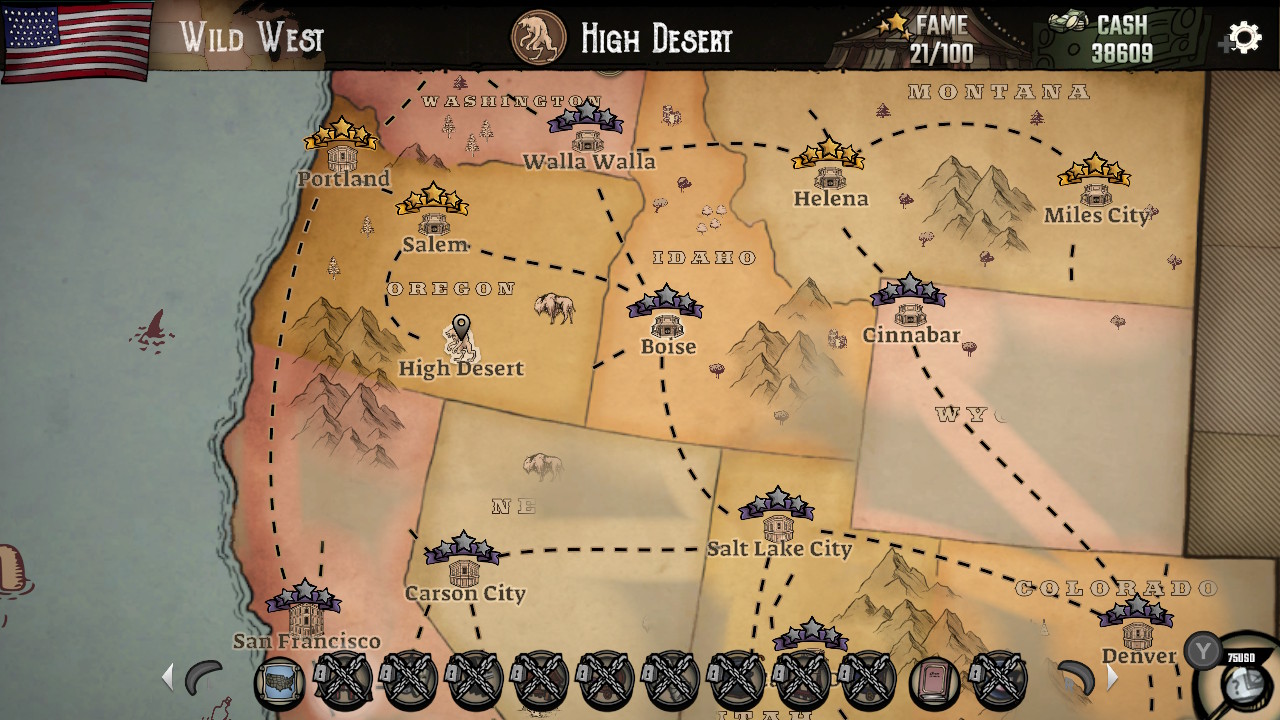Viewport: 1280px width, 720px height.
Task: Select the Carson City landmark
Action: click(465, 565)
